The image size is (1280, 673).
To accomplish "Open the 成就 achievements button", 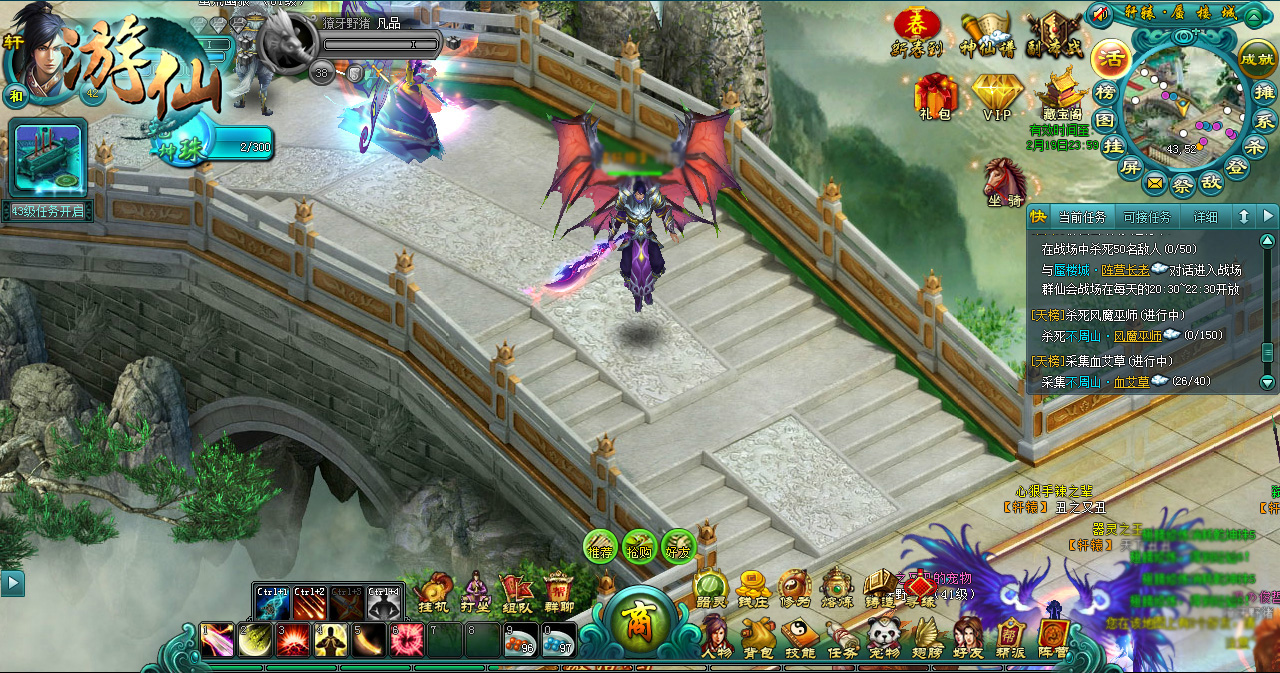I will 1257,59.
